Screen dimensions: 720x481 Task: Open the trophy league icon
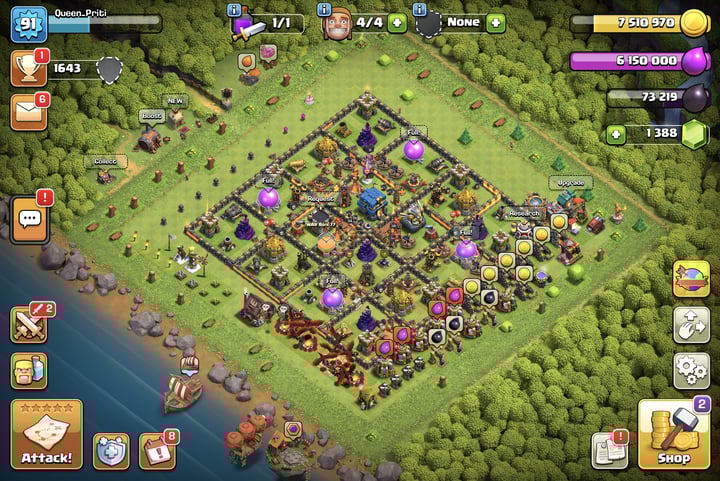tap(29, 68)
